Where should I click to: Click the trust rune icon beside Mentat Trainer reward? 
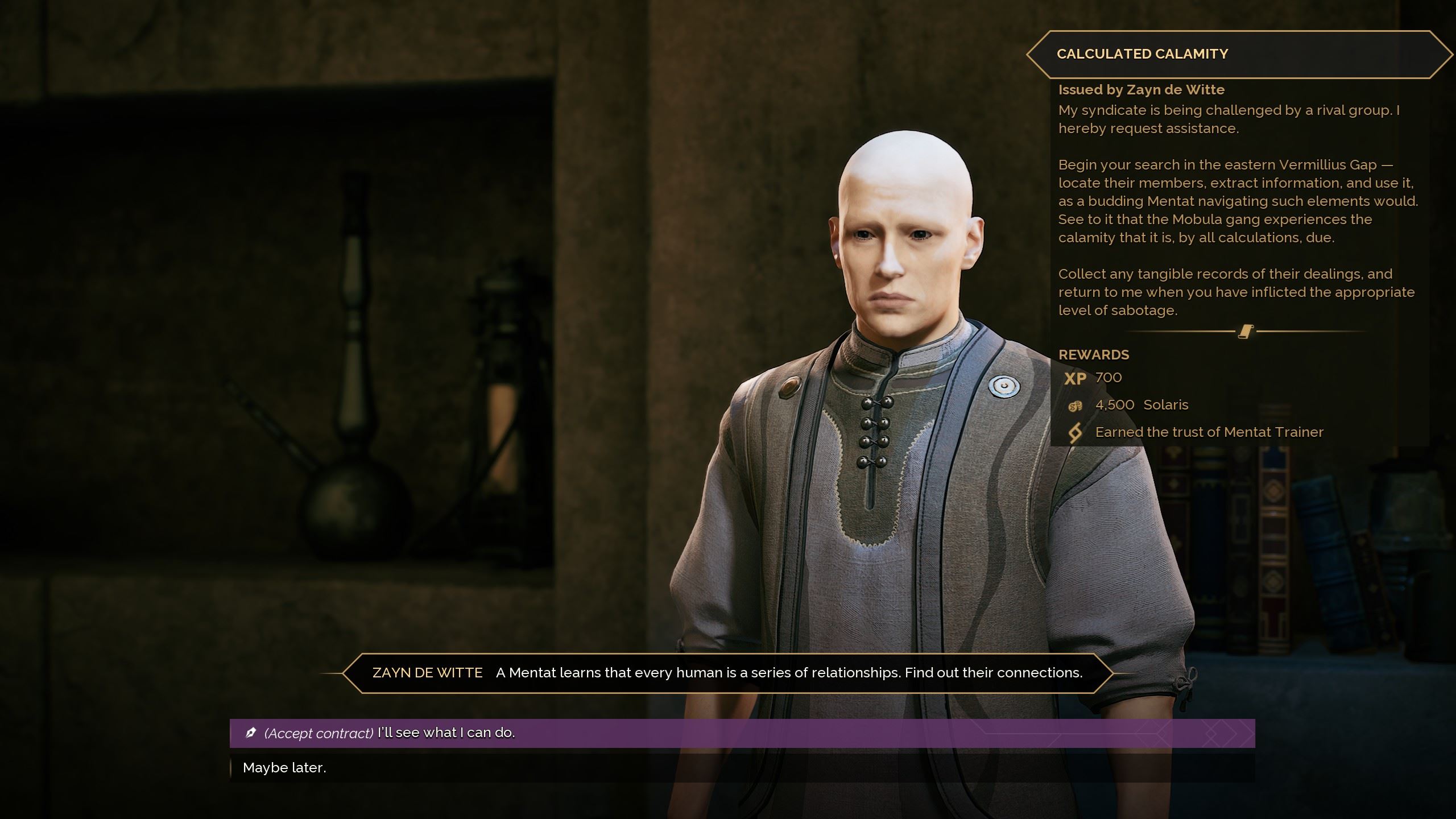1077,432
